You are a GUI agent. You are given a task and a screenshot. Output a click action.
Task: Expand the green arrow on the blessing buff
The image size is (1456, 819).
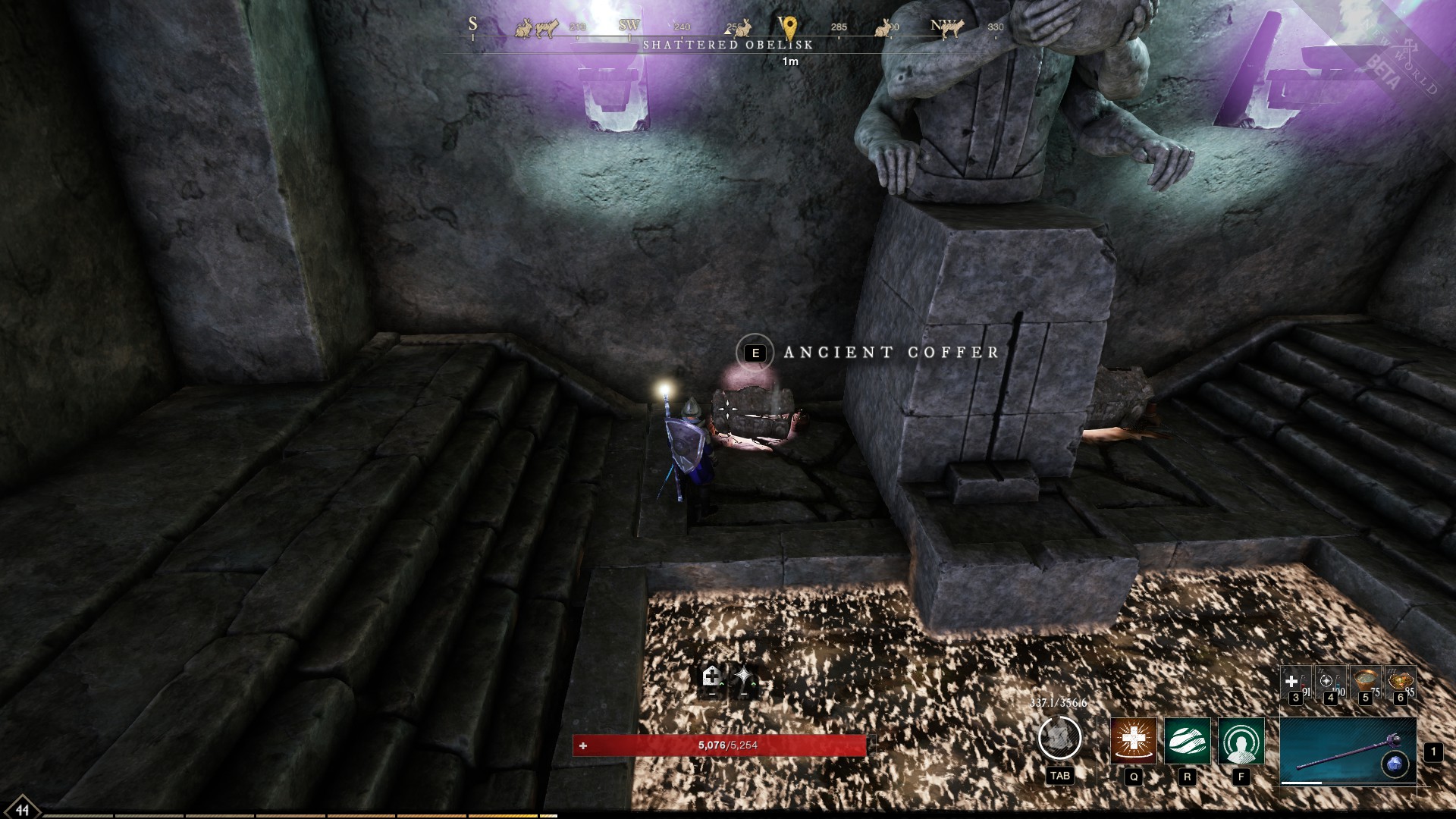pos(754,683)
